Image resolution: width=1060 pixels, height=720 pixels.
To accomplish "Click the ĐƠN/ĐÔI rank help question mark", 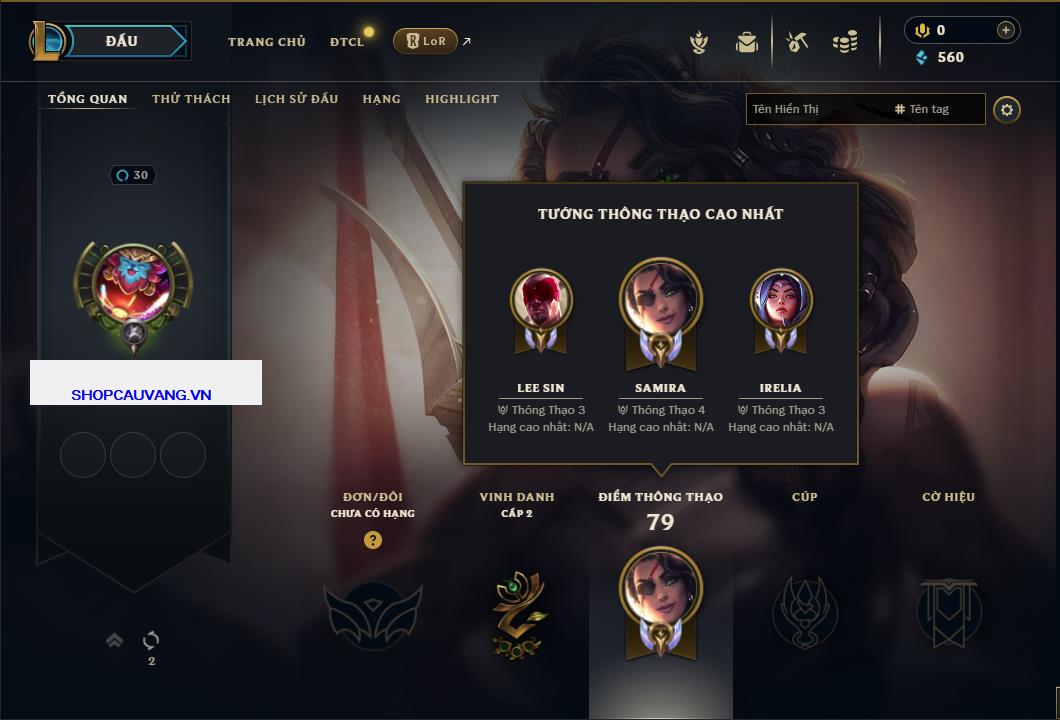I will click(x=373, y=540).
